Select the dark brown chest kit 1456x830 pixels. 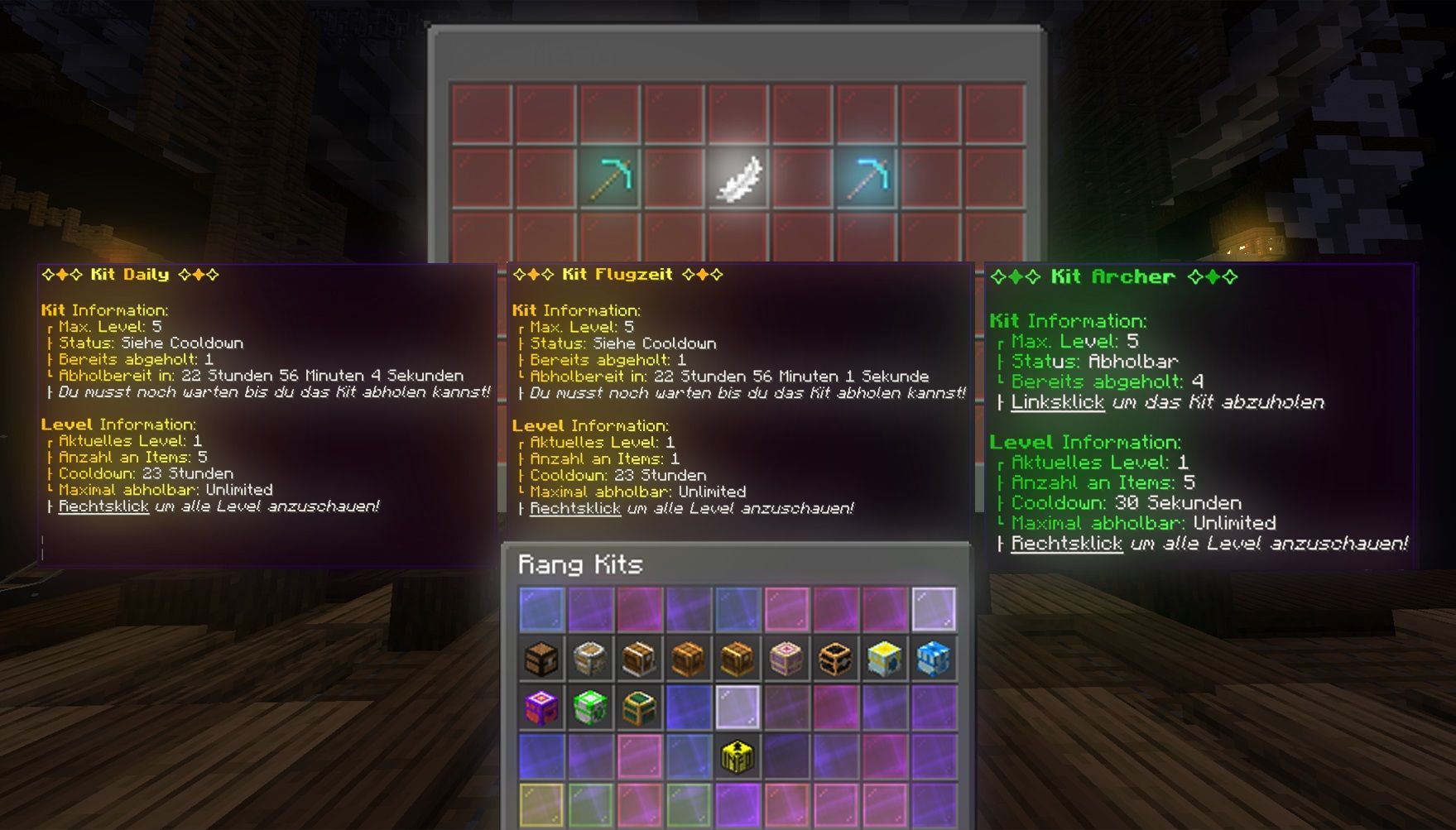click(541, 659)
